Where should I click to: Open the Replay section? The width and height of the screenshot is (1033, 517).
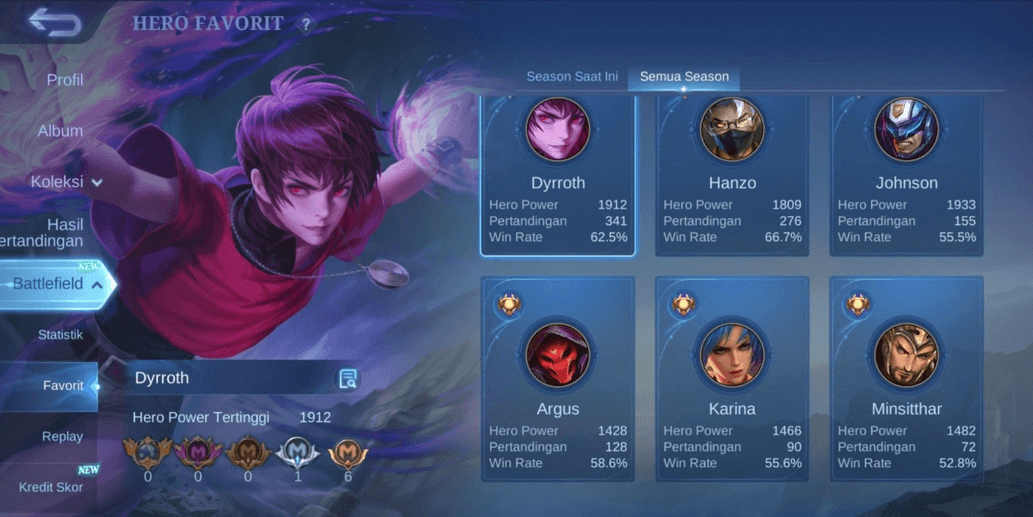point(62,437)
